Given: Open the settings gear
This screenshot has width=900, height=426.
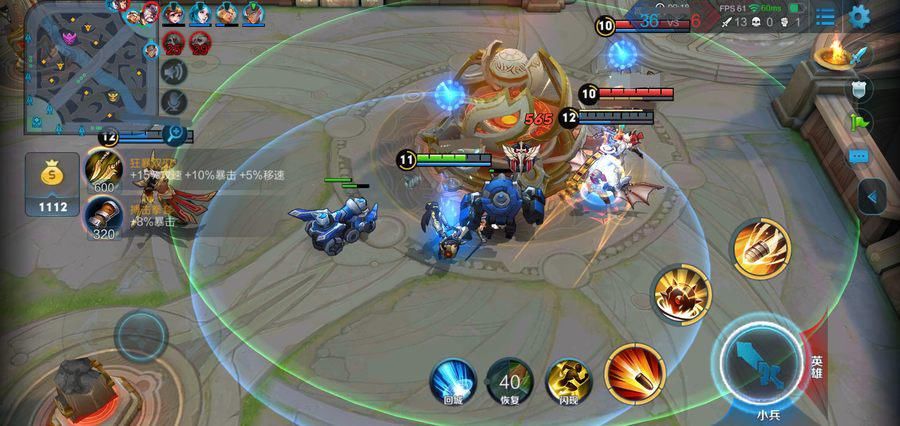Looking at the screenshot, I should click(859, 16).
